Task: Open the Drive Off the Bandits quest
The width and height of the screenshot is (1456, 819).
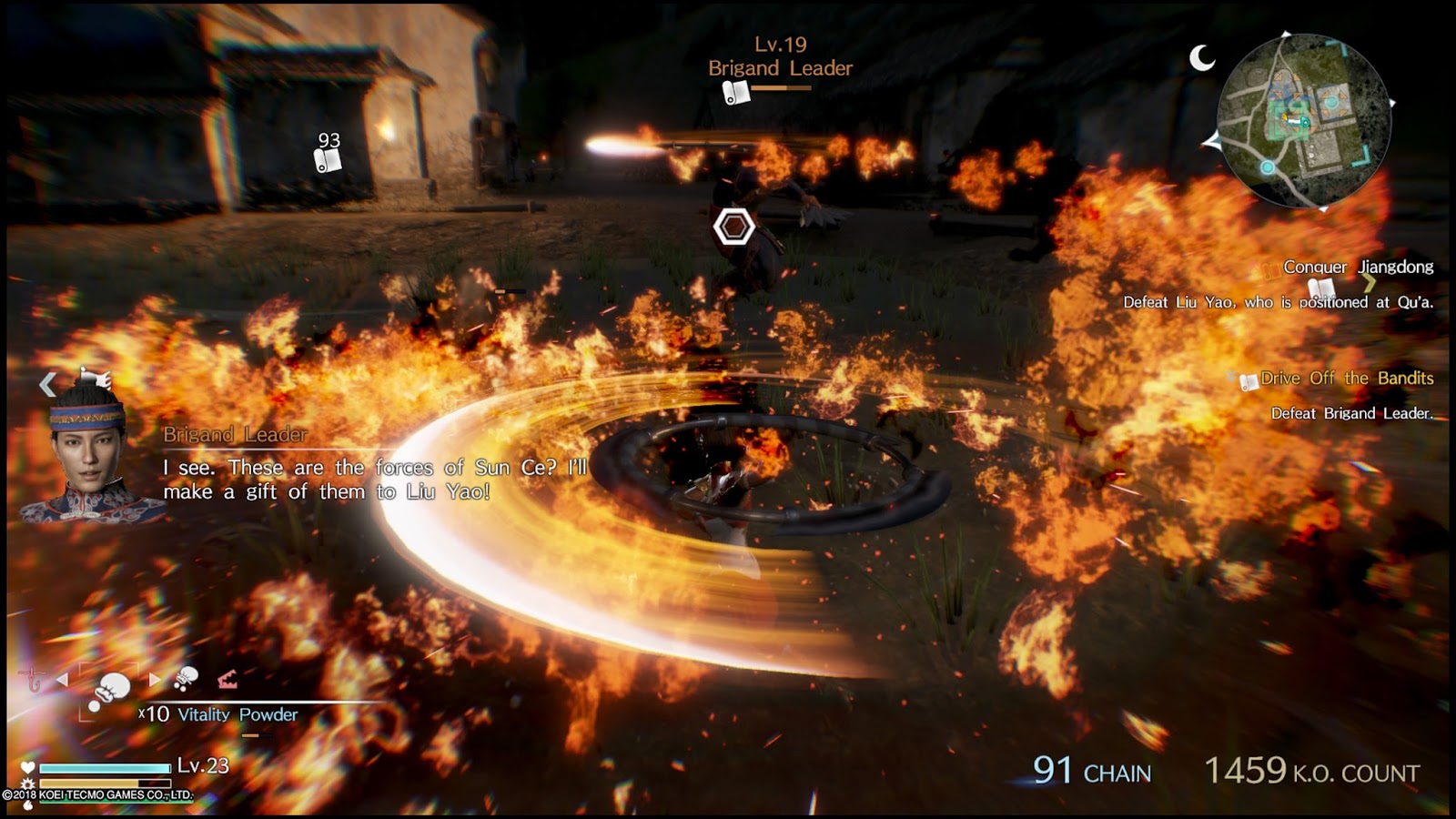Action: click(1346, 379)
